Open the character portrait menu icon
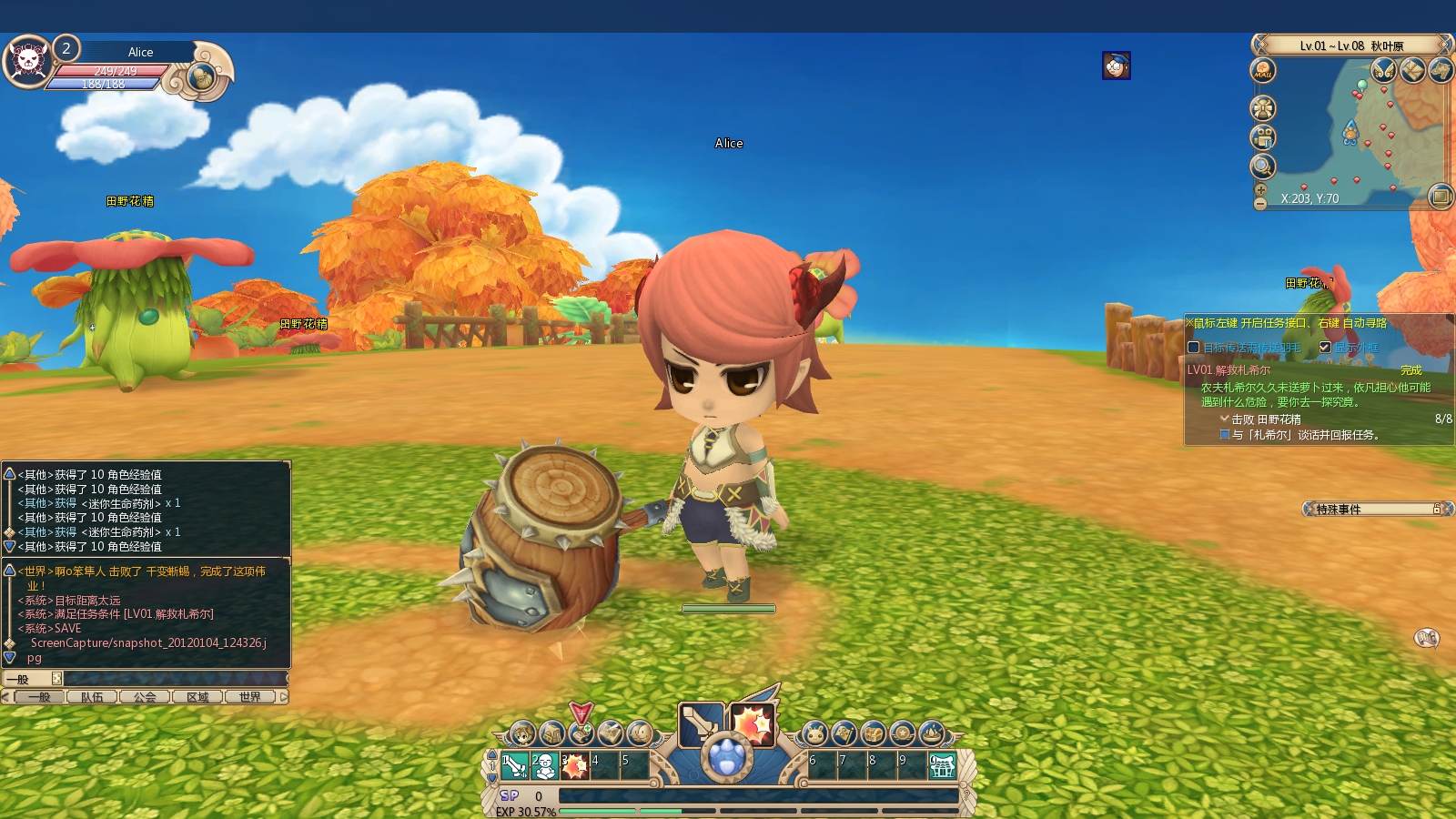Screen dimensions: 1456x819 coord(522,733)
